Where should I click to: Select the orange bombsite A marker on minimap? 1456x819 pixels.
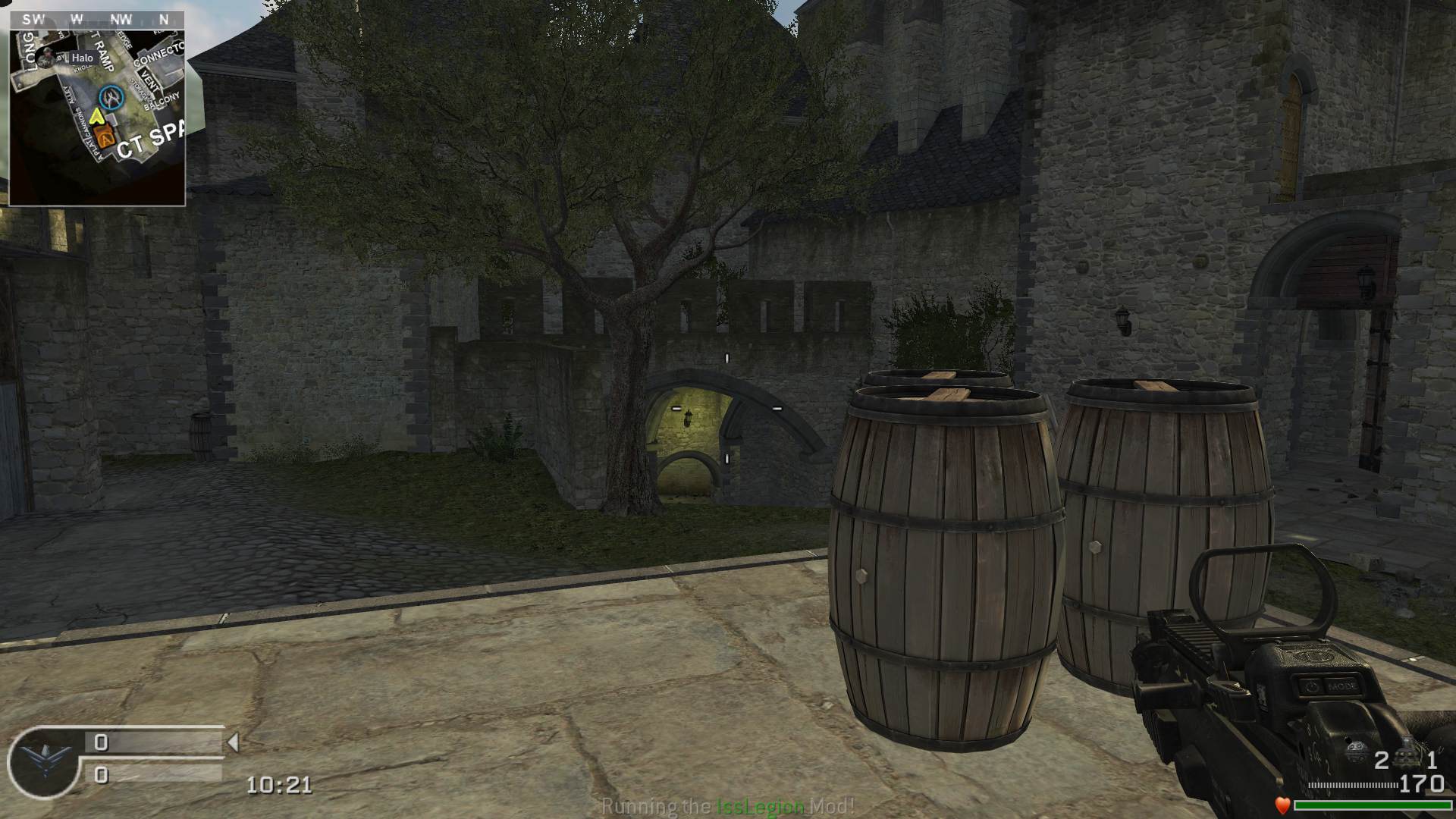click(105, 138)
